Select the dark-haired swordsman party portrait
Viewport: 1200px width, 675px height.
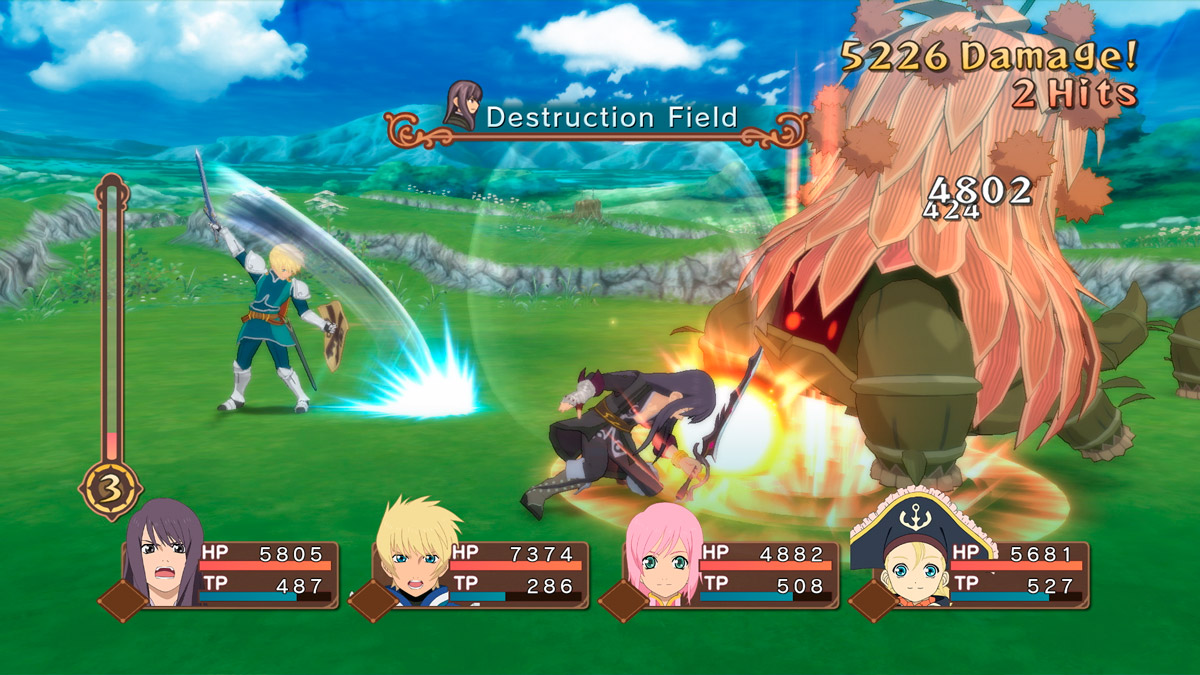[162, 555]
